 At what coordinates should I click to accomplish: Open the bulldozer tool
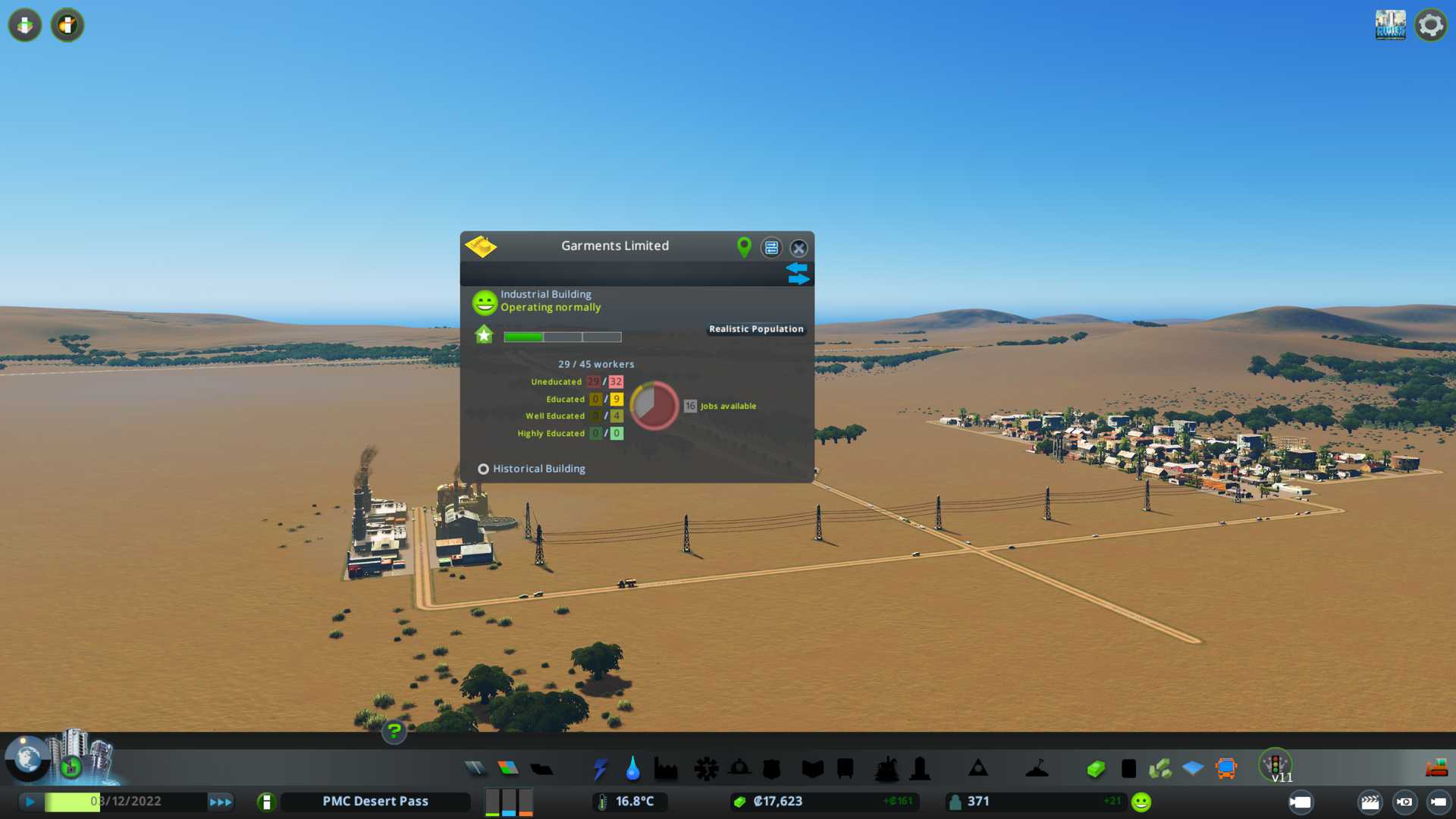click(x=1436, y=769)
